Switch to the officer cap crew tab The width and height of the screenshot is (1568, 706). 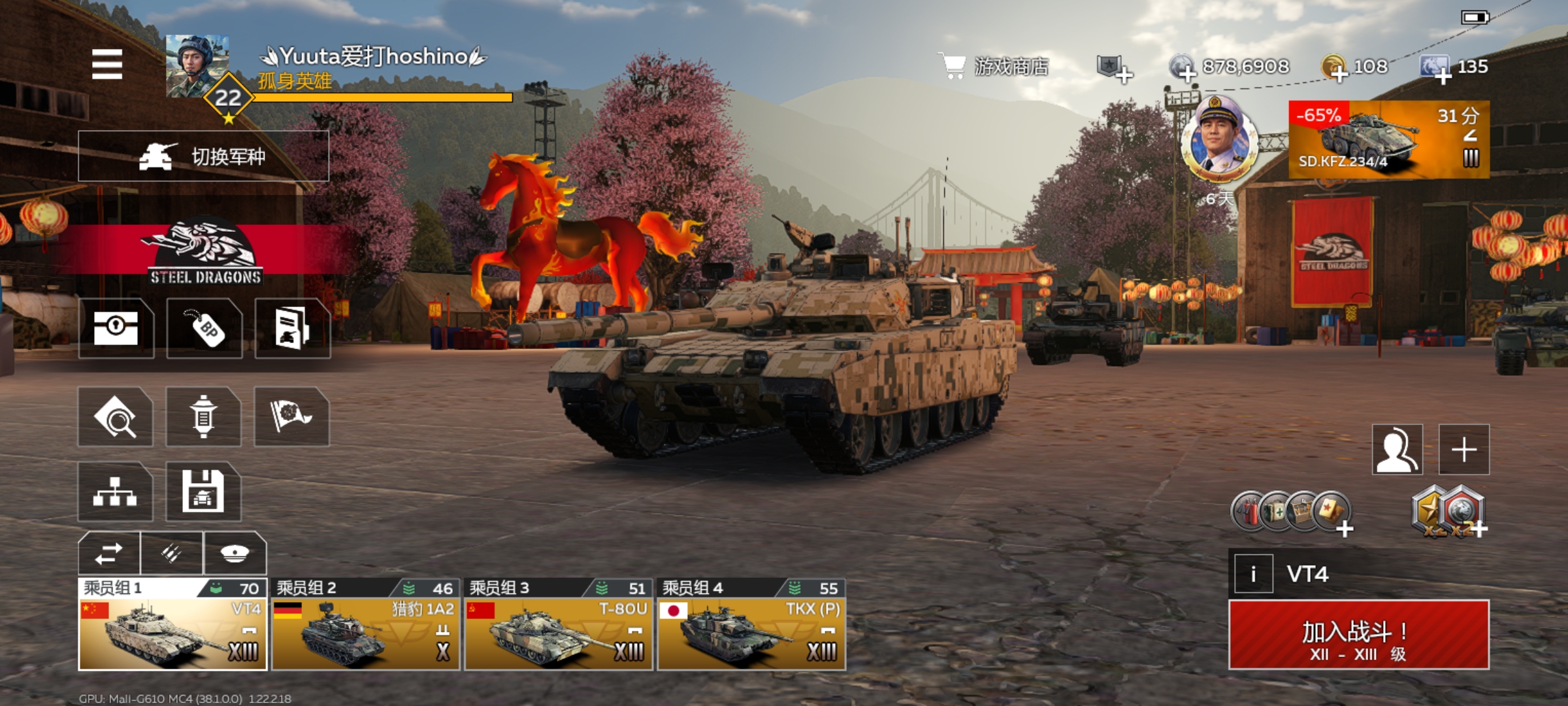point(235,553)
